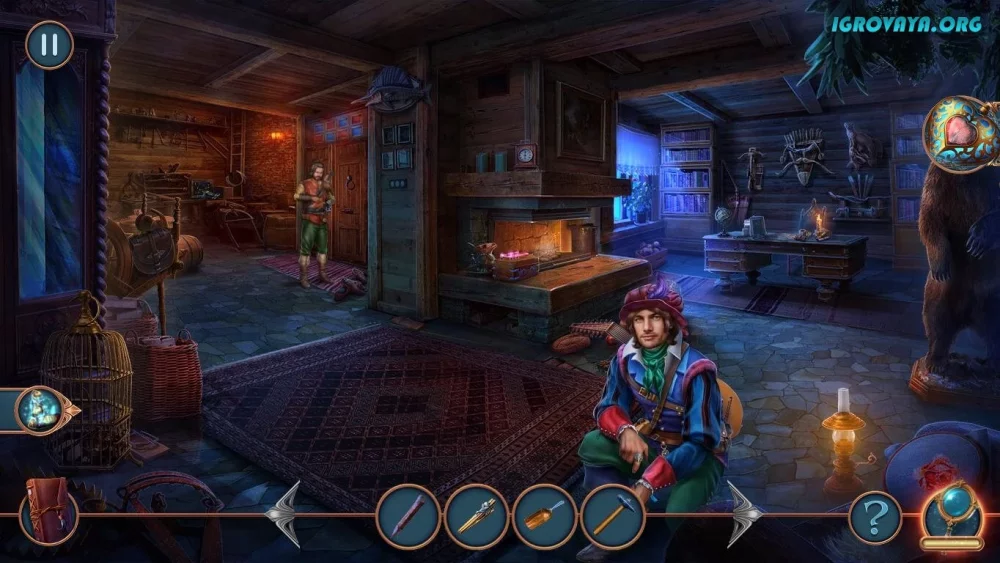Open the red leather journal

(48, 511)
